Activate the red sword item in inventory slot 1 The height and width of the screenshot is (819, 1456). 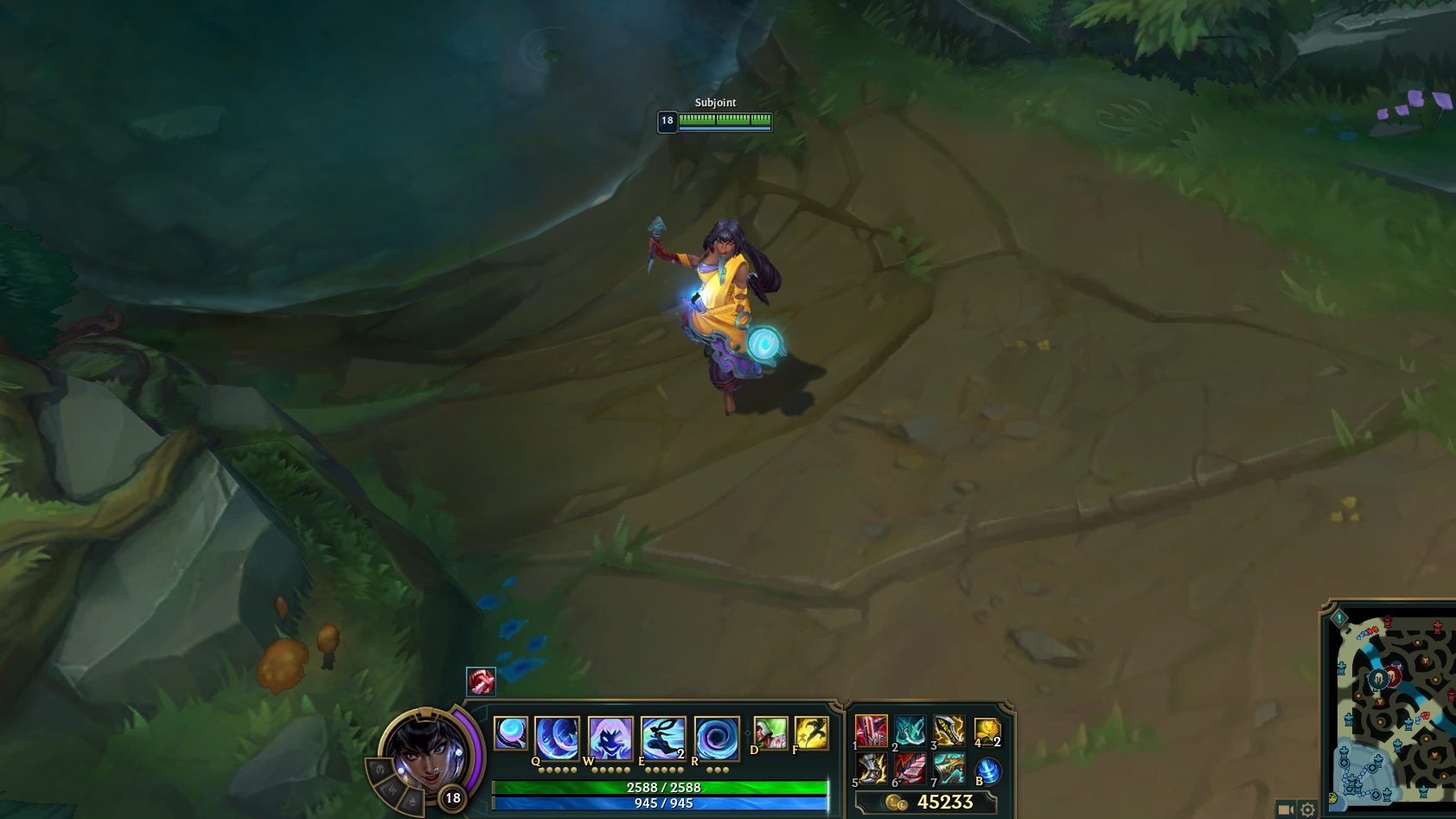[871, 729]
